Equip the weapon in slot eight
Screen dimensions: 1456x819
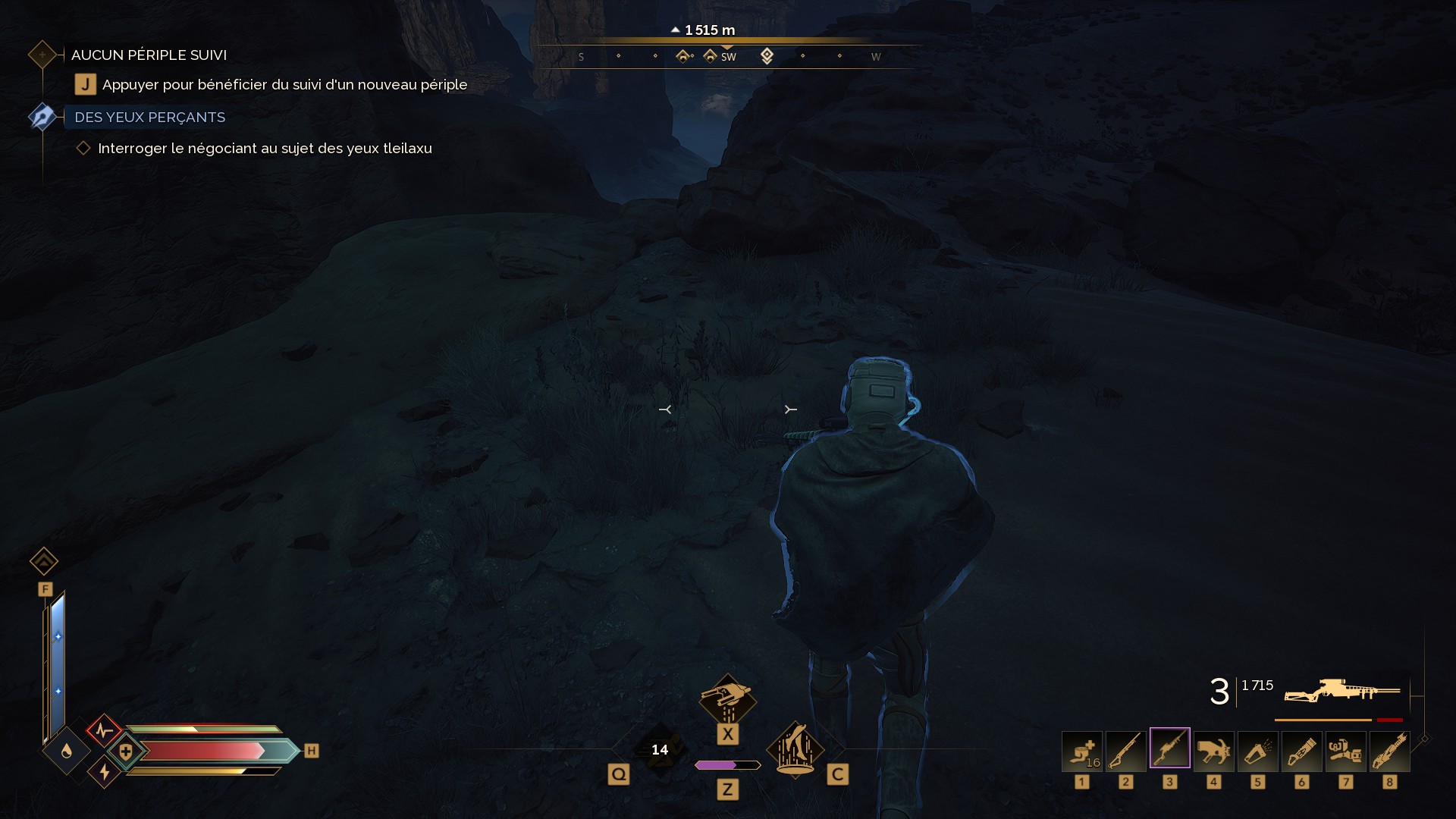(x=1390, y=751)
